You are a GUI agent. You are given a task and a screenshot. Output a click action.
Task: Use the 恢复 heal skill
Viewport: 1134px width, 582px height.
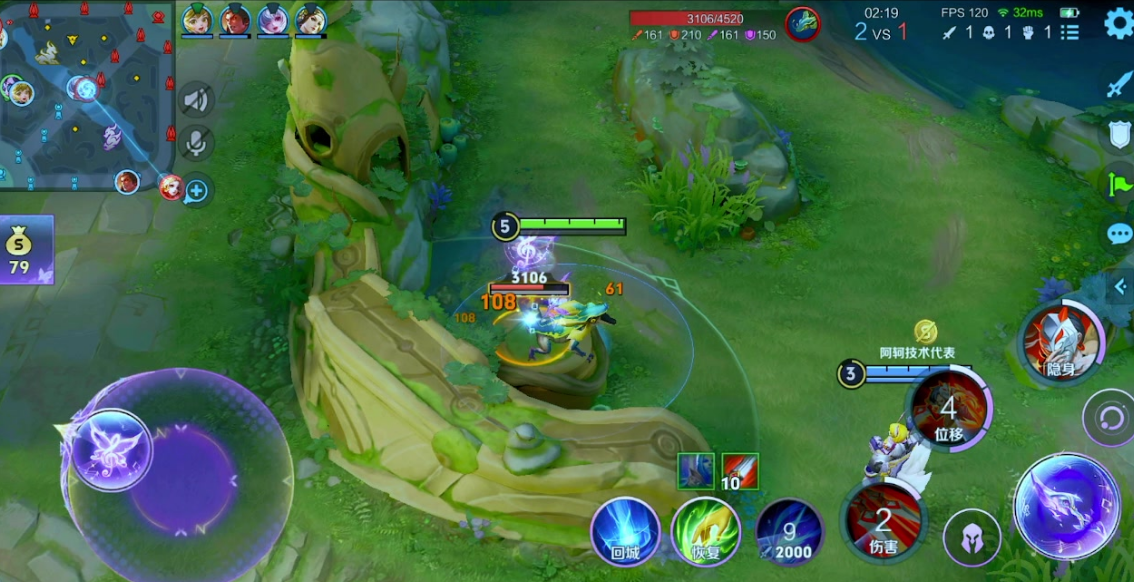click(705, 531)
